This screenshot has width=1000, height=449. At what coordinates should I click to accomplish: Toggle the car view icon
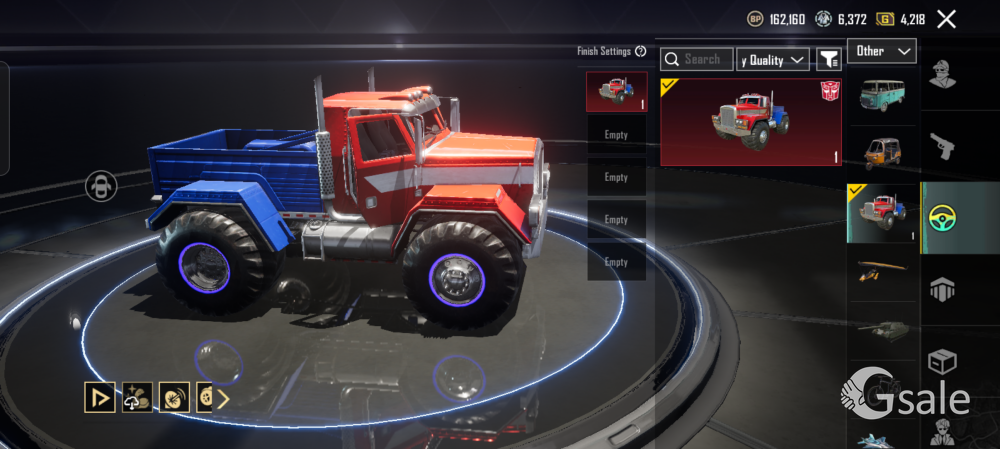(x=101, y=185)
